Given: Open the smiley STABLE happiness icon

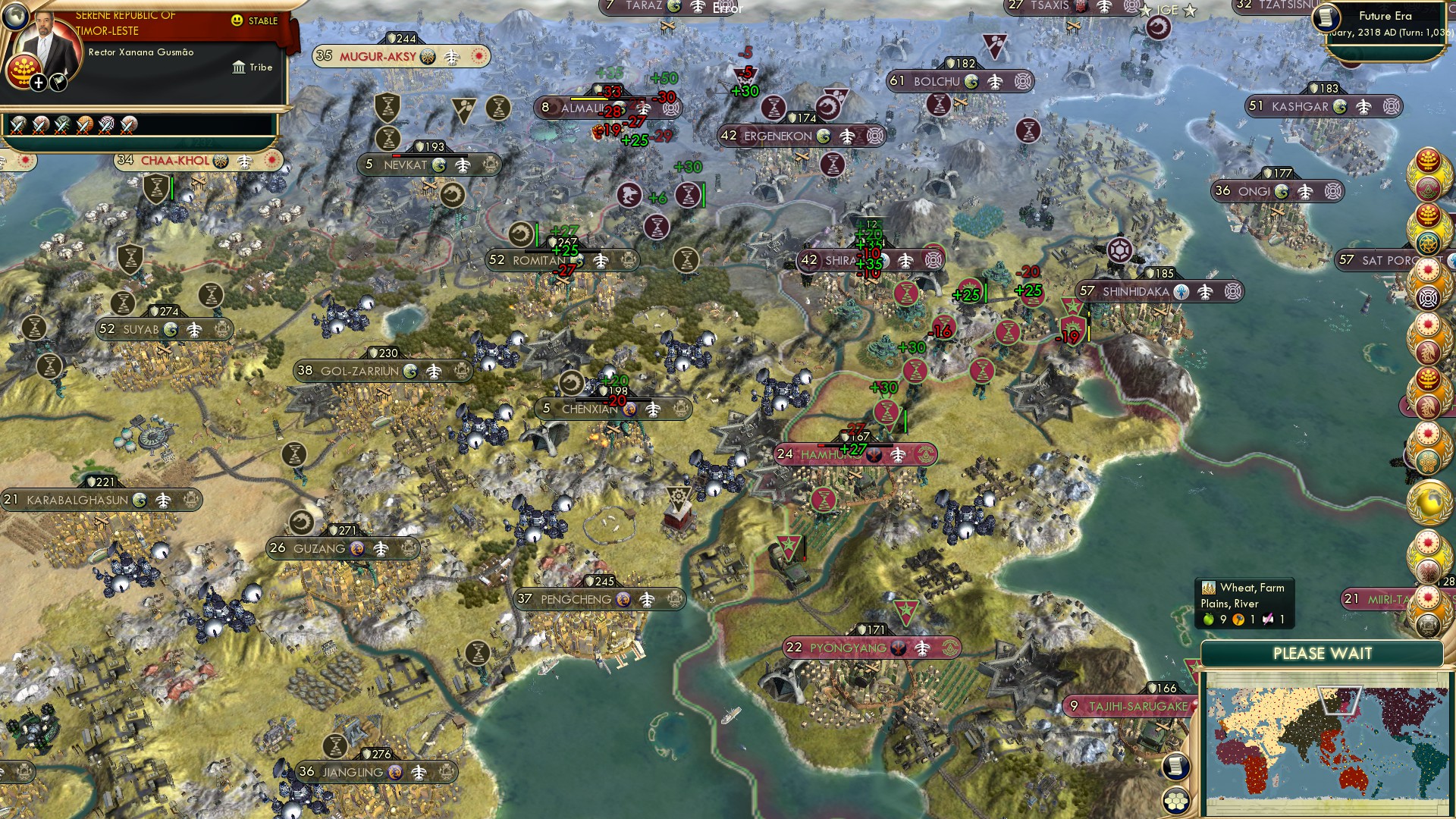Looking at the screenshot, I should coord(236,20).
